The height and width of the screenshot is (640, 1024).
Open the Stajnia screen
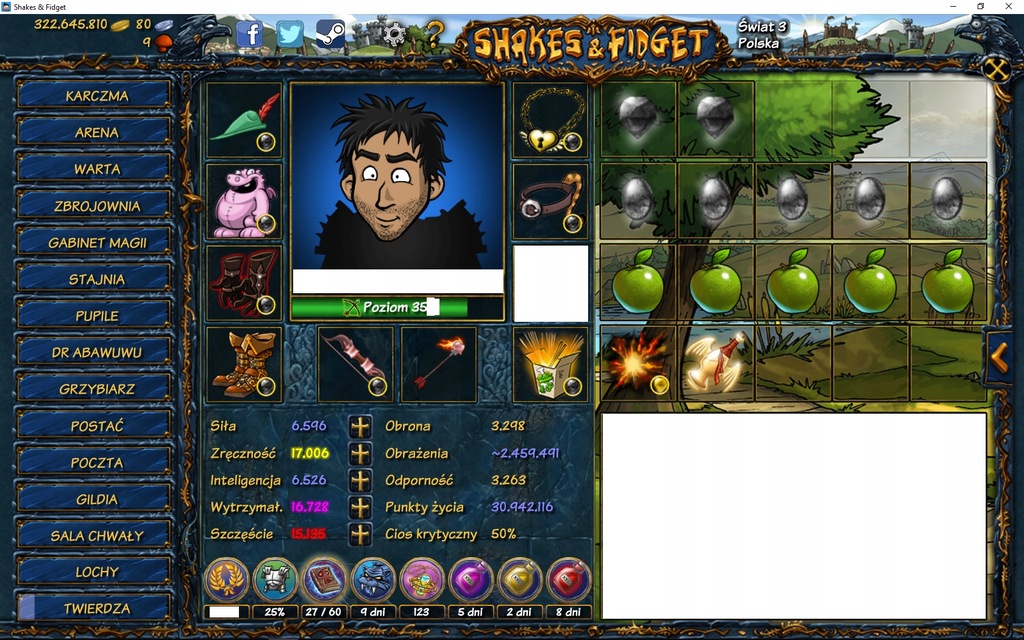pos(96,279)
